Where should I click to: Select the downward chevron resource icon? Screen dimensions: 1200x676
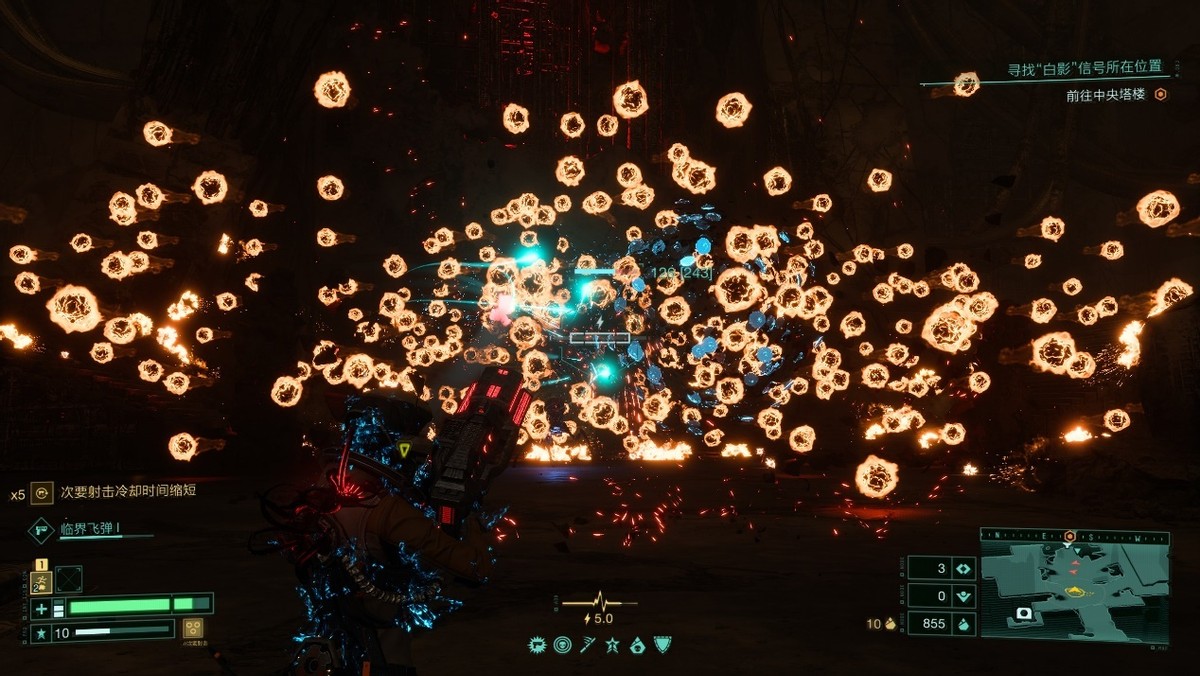pyautogui.click(x=964, y=596)
